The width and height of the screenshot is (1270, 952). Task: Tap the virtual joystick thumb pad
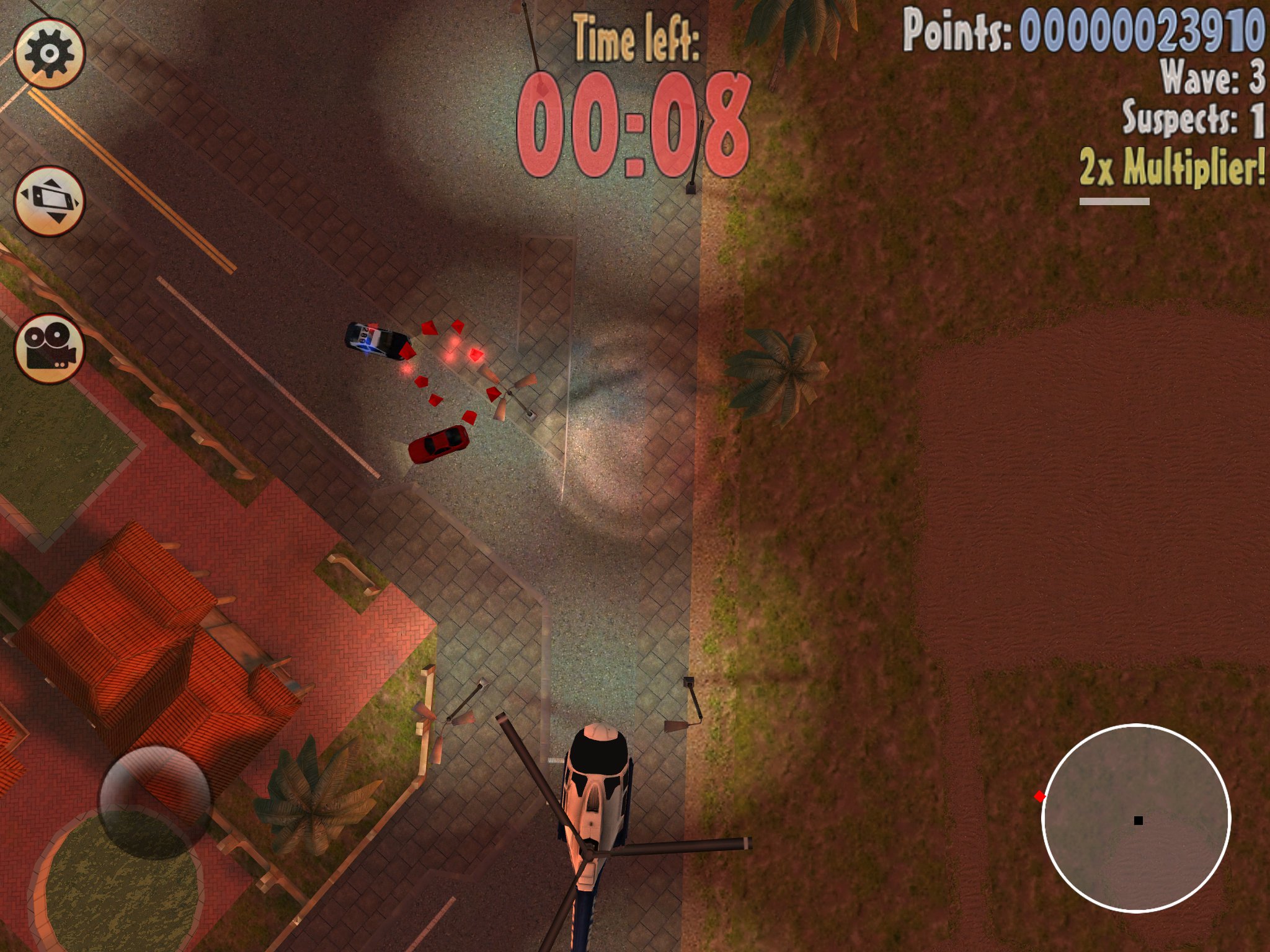coord(154,802)
